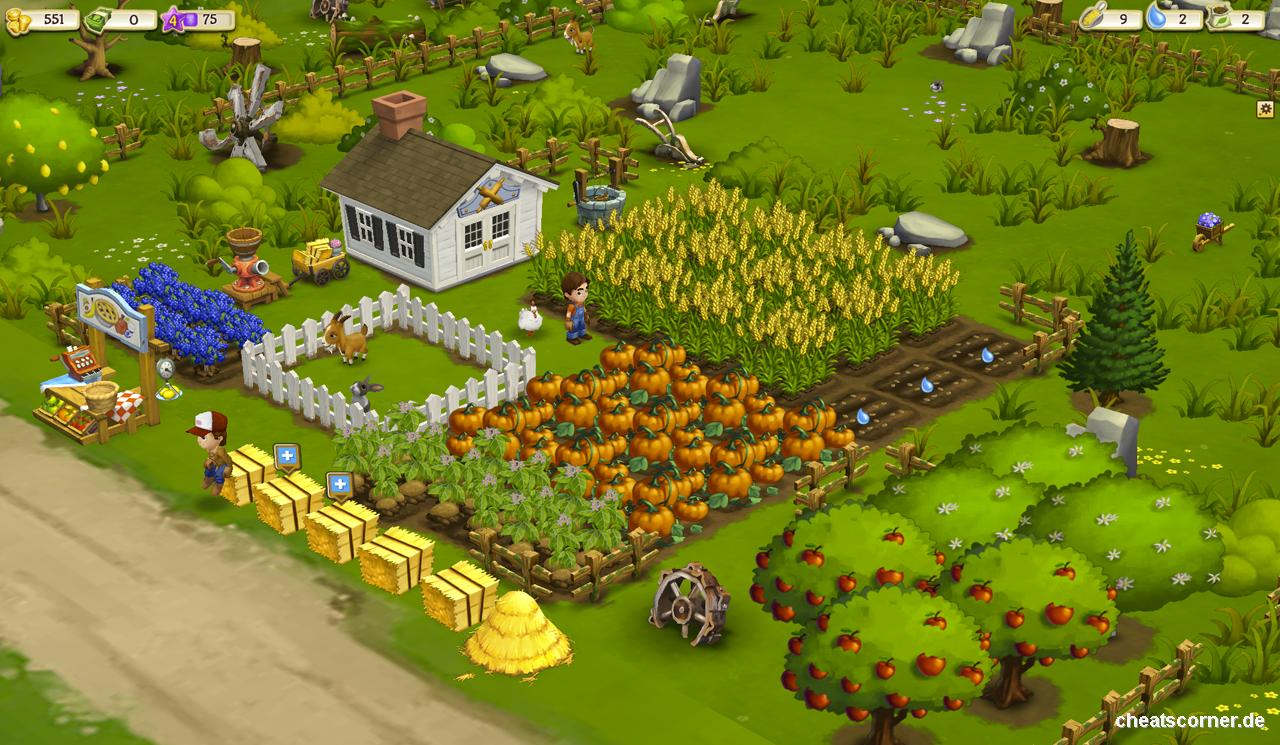Select the level 4 star icon
This screenshot has height=745, width=1280.
pyautogui.click(x=171, y=17)
